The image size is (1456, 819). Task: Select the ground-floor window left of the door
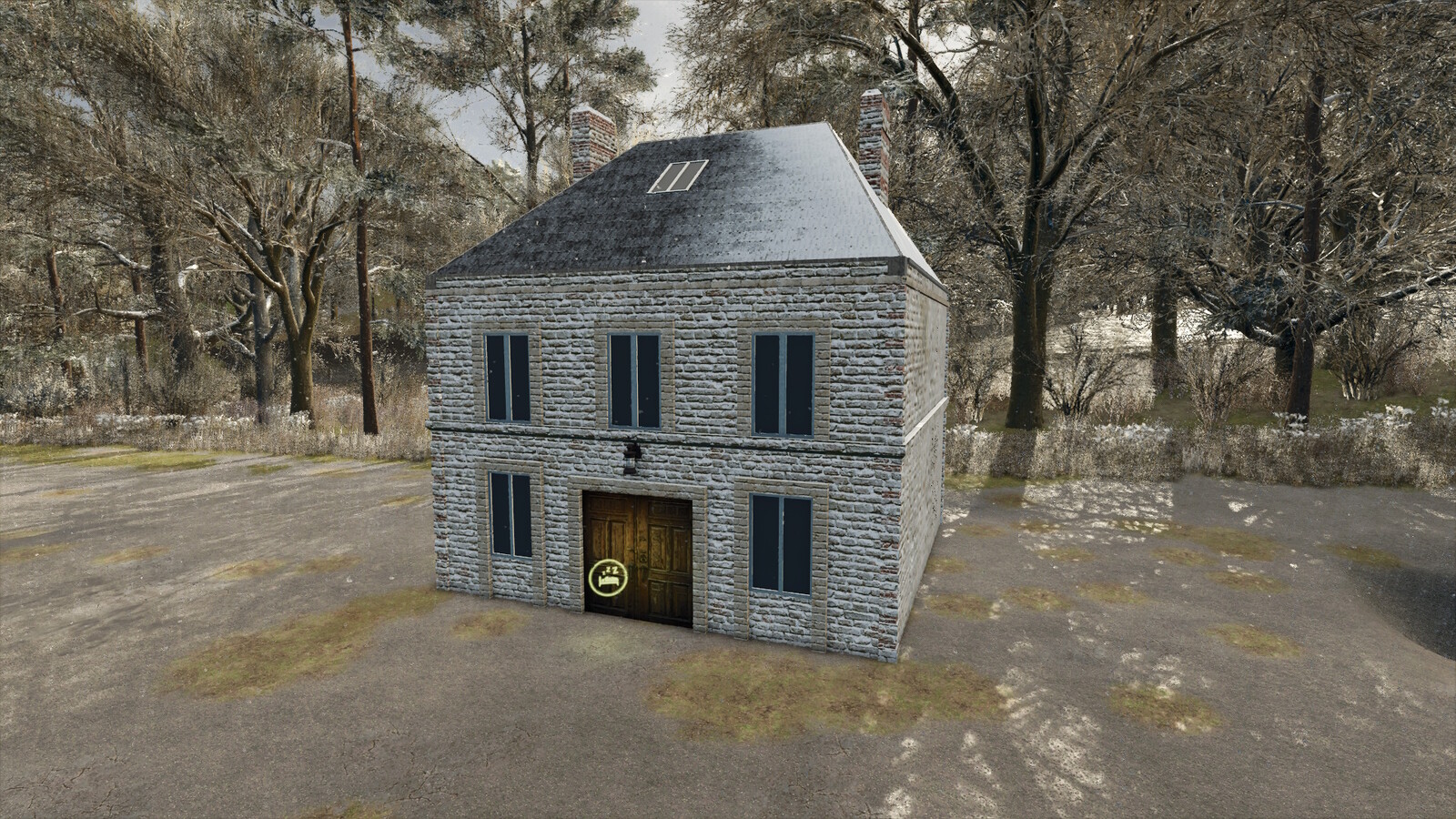tap(510, 514)
